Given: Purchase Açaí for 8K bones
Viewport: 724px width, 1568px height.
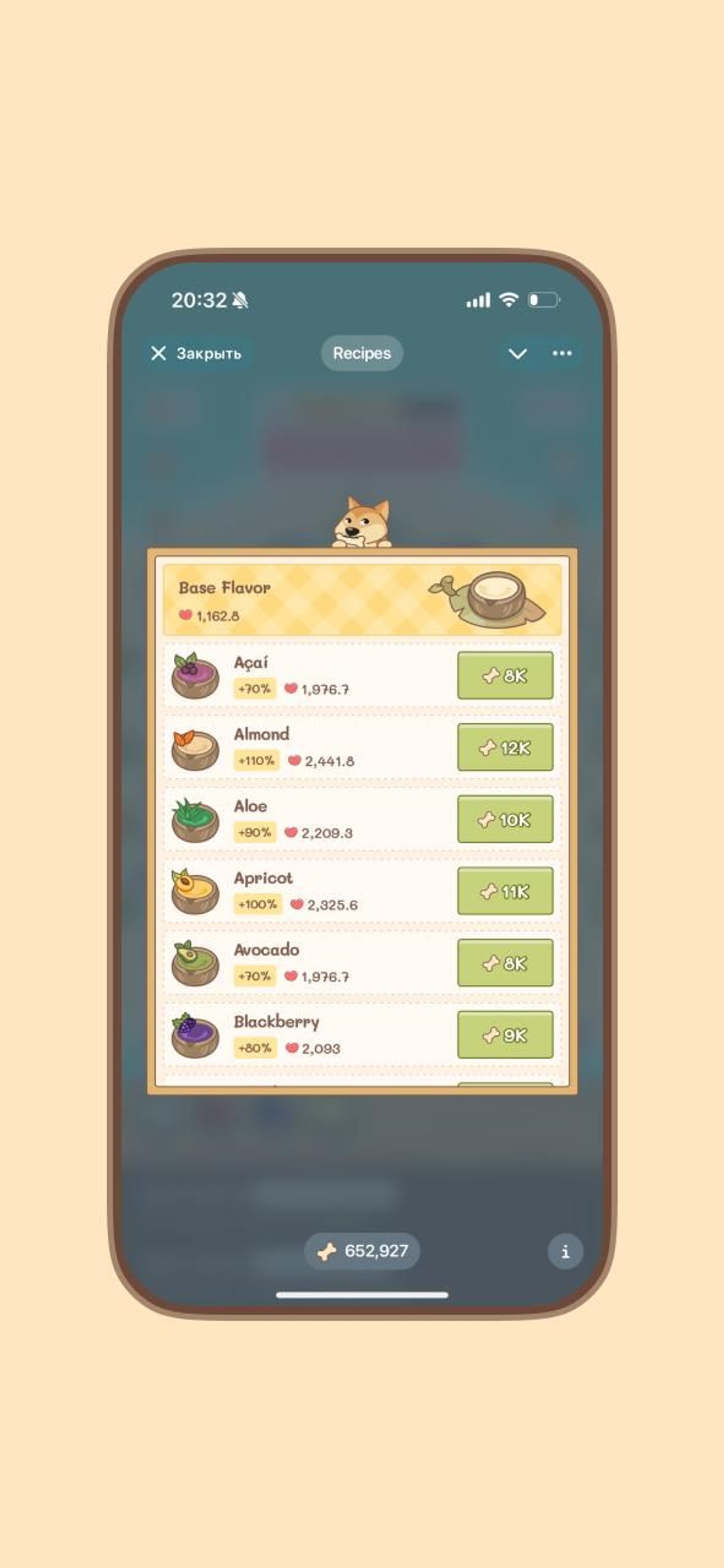Looking at the screenshot, I should point(504,676).
